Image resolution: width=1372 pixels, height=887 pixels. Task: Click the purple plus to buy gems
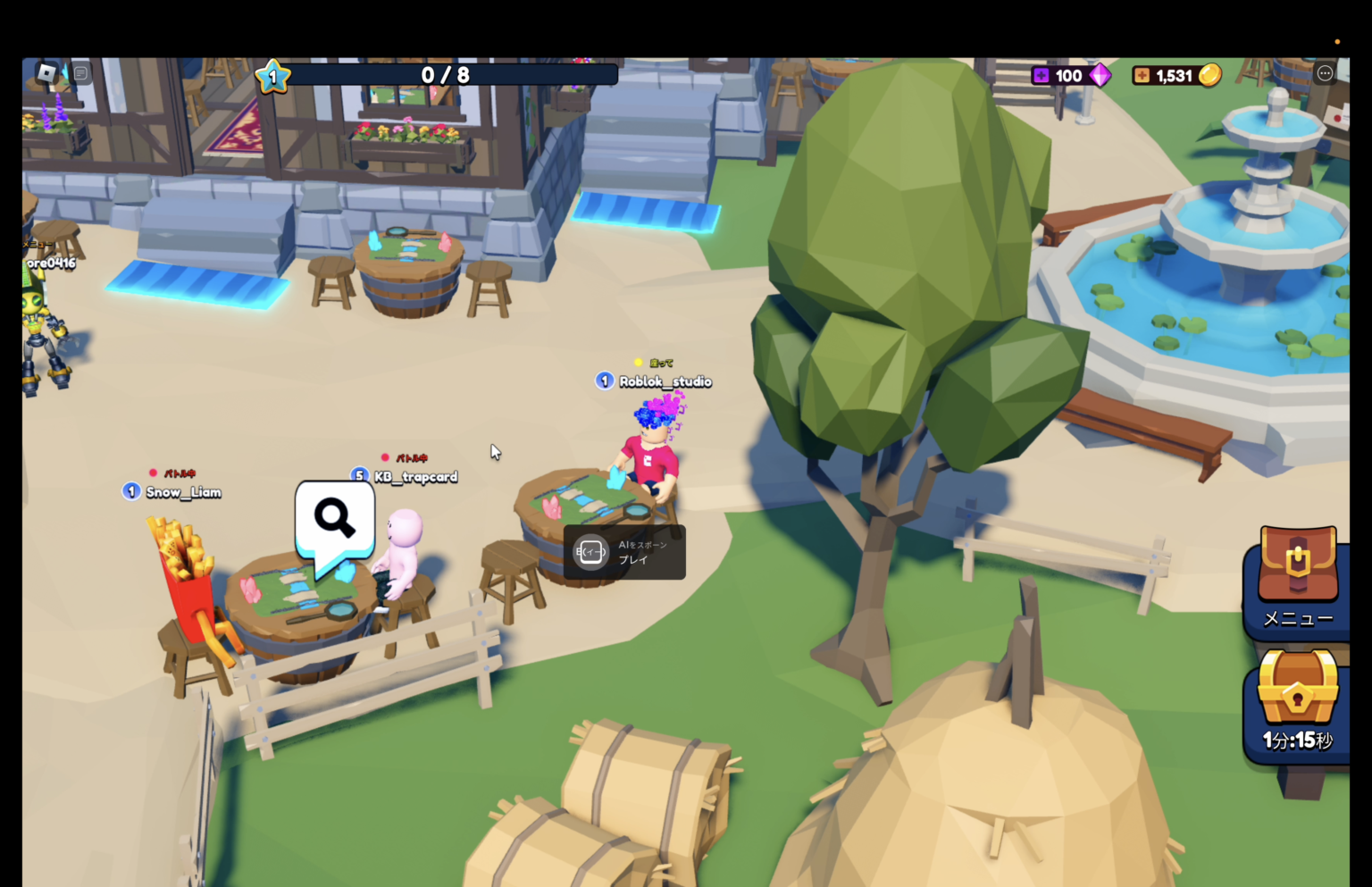(x=1041, y=75)
